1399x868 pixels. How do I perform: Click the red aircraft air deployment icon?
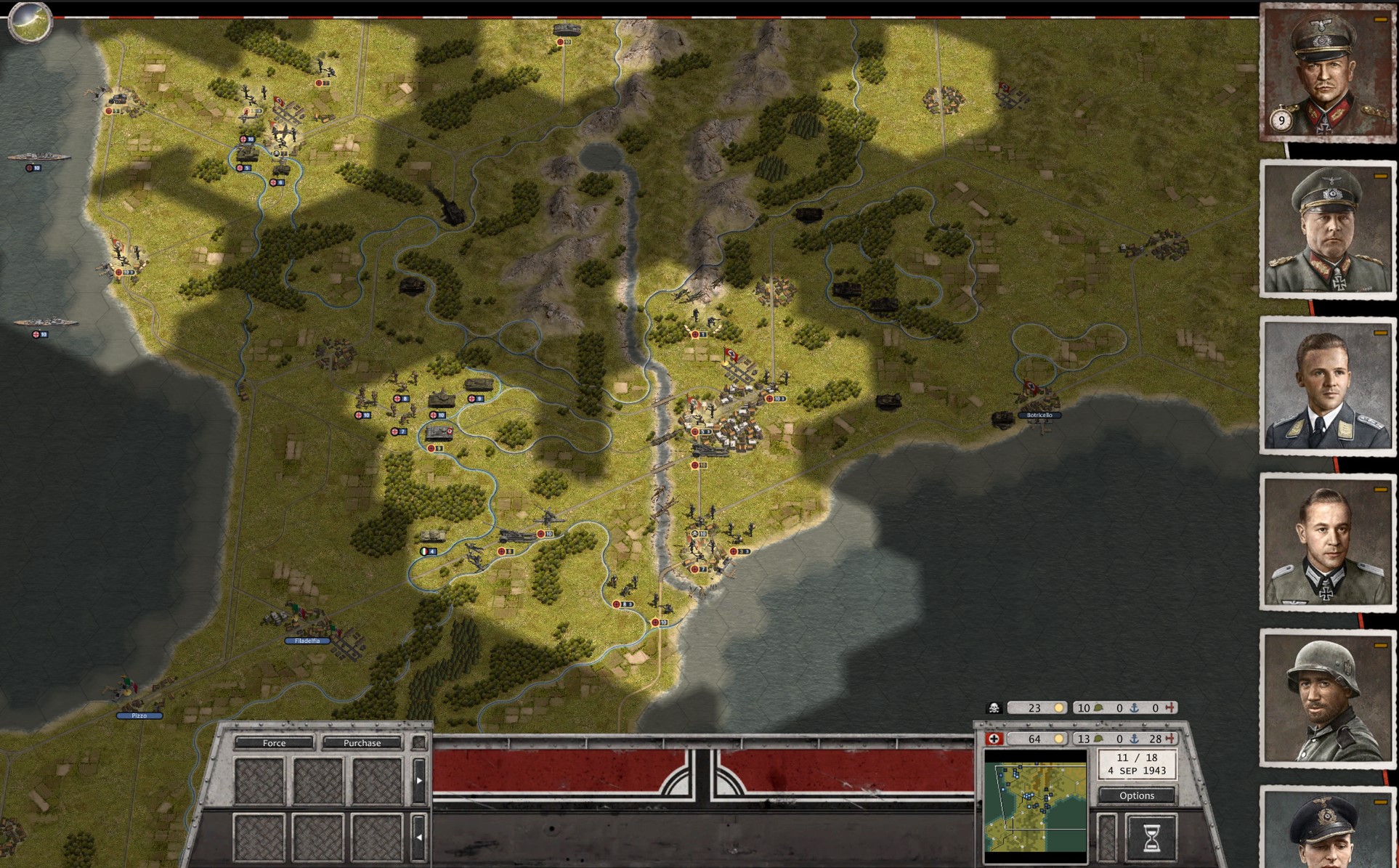coord(1170,739)
